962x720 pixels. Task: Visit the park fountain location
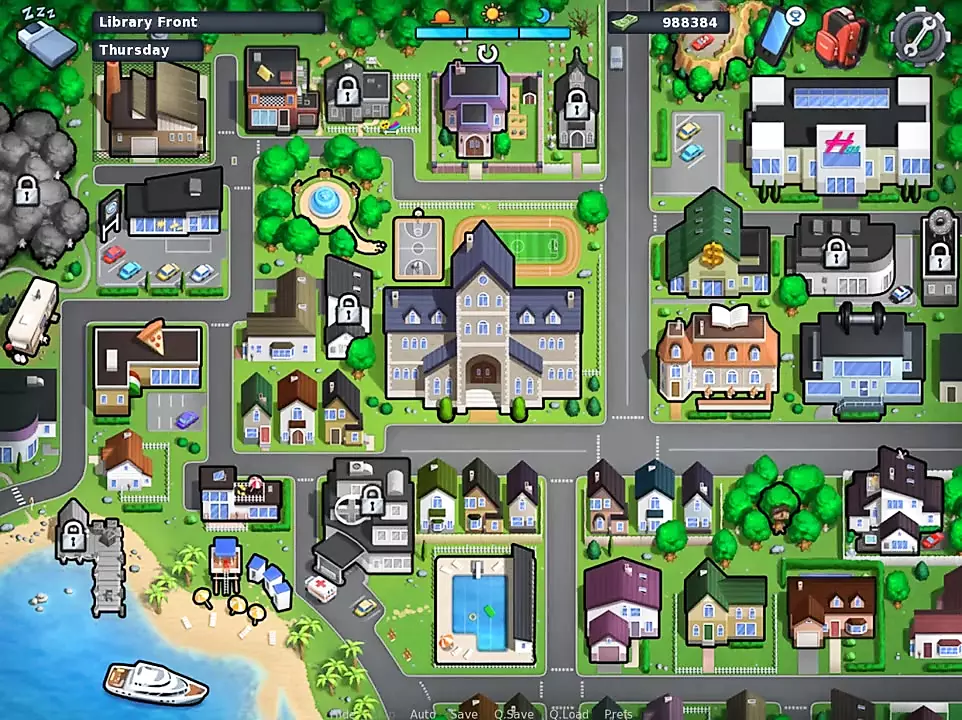323,200
